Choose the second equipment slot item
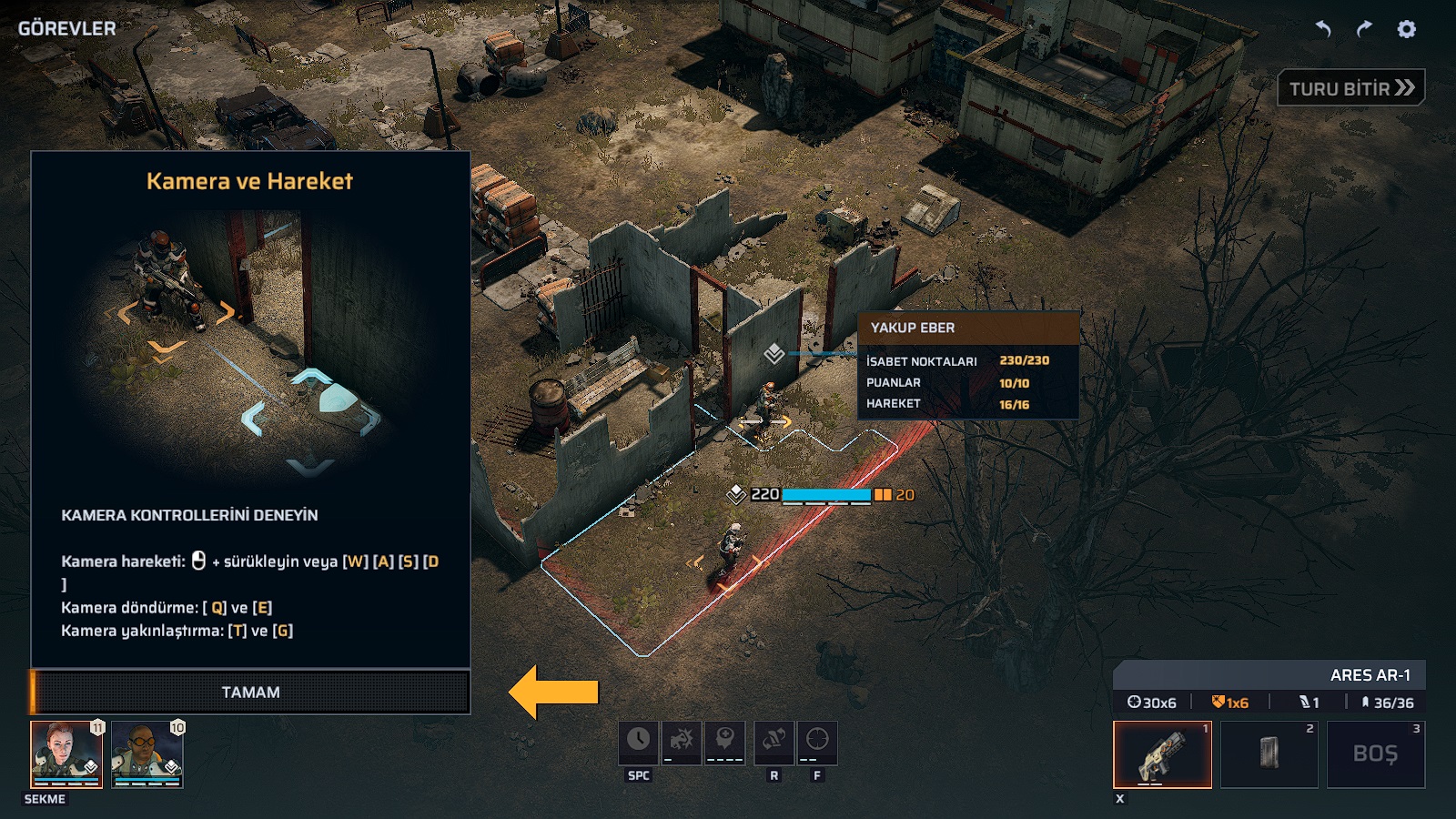The image size is (1456, 819). [x=1269, y=754]
